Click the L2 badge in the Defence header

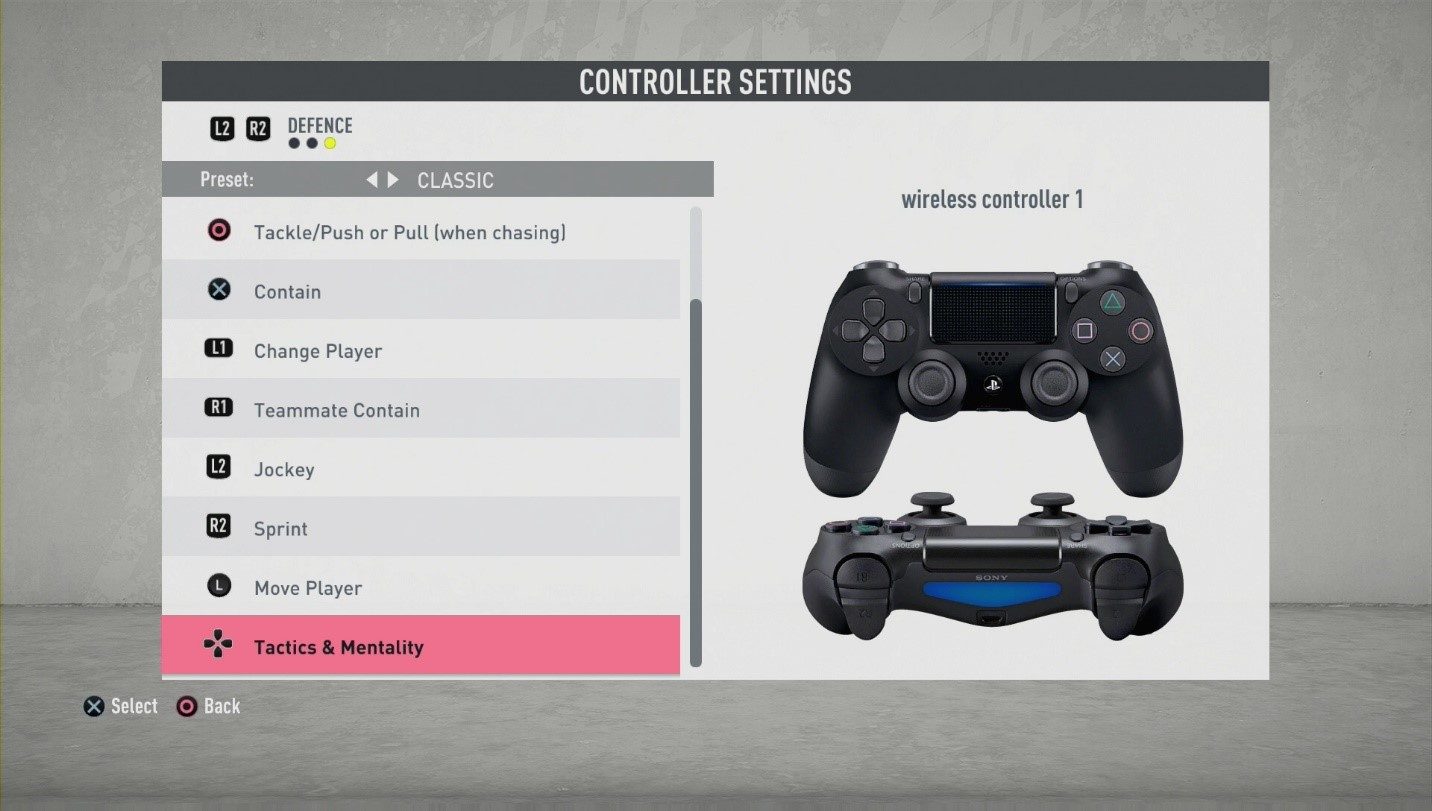(222, 128)
